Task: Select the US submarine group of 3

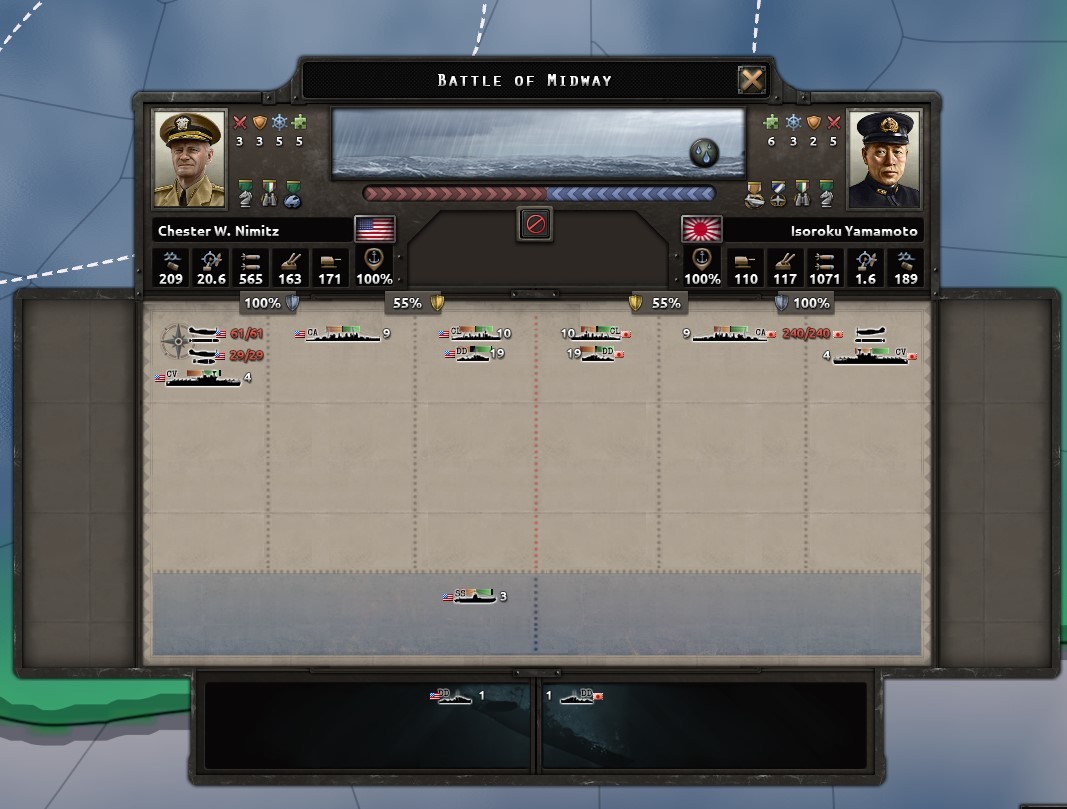Action: coord(474,597)
